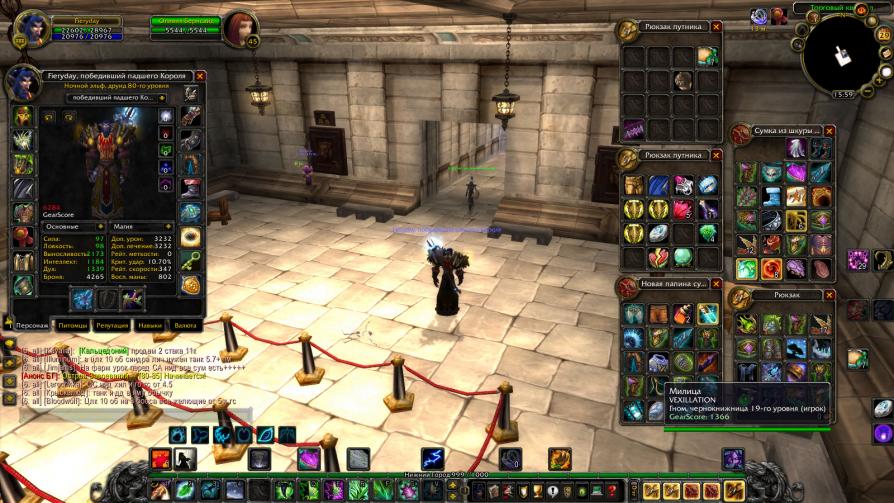Rotate the character model left
The height and width of the screenshot is (503, 894).
point(47,116)
